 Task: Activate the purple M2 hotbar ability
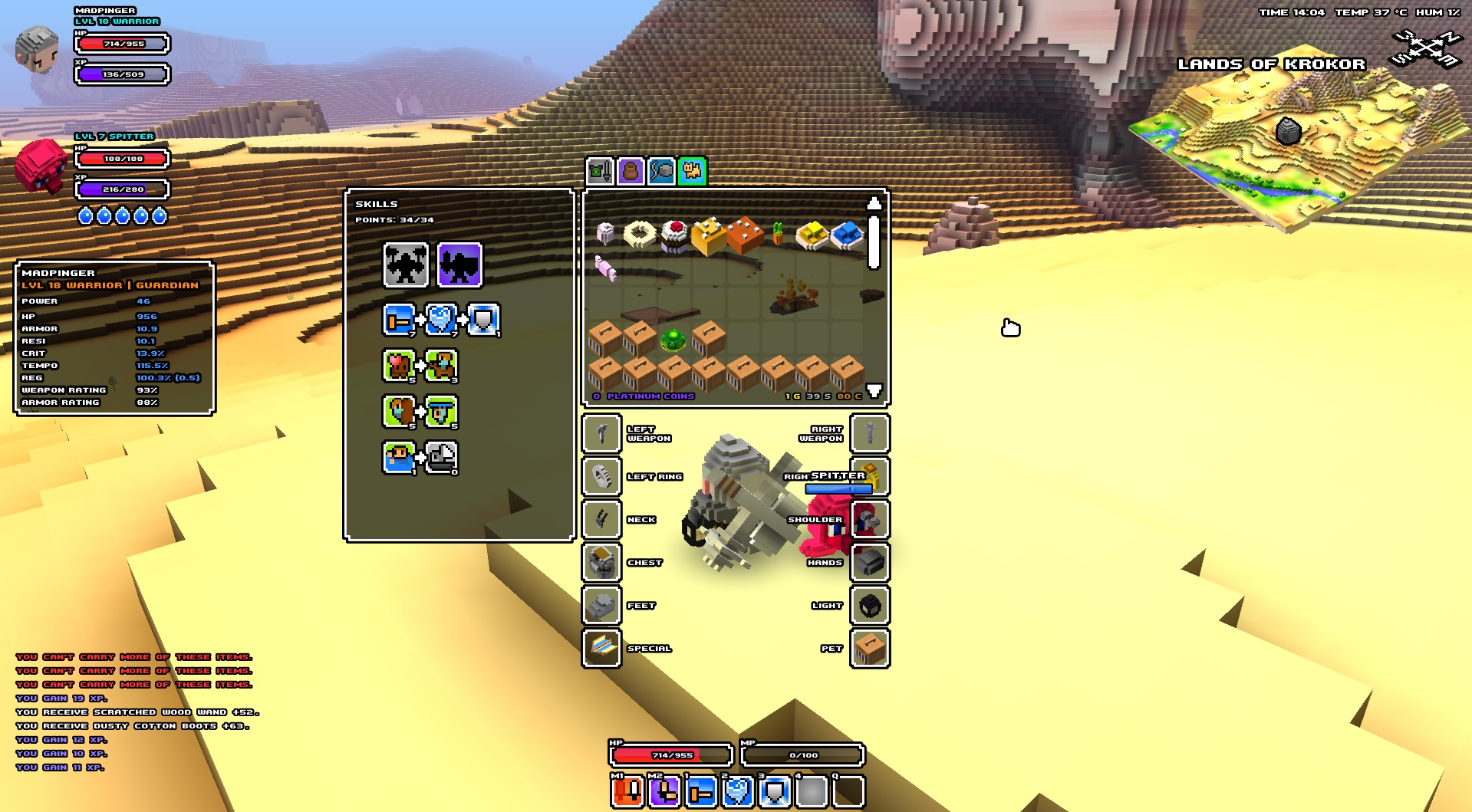click(664, 792)
